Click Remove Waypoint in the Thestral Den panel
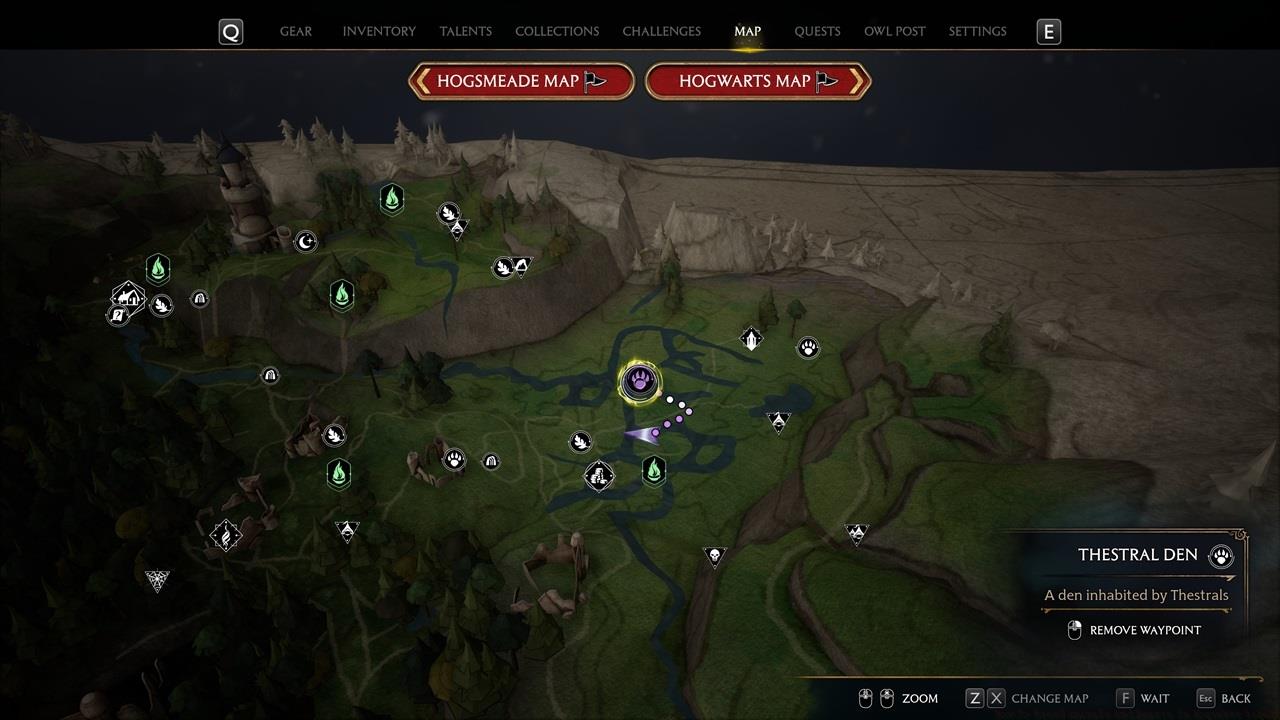The image size is (1280, 720). pyautogui.click(x=1143, y=630)
